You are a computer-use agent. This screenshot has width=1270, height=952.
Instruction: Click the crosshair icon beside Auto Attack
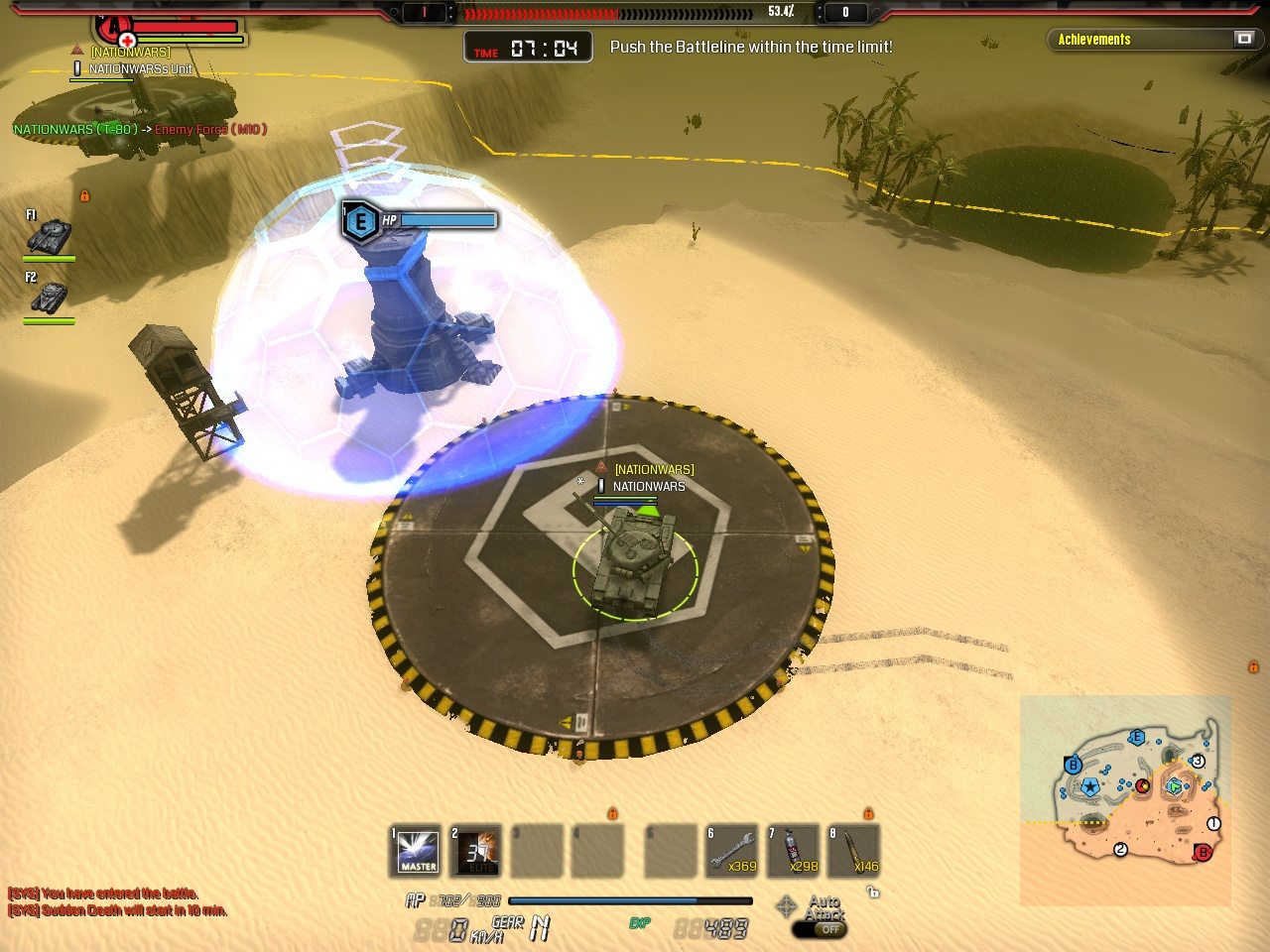(786, 905)
